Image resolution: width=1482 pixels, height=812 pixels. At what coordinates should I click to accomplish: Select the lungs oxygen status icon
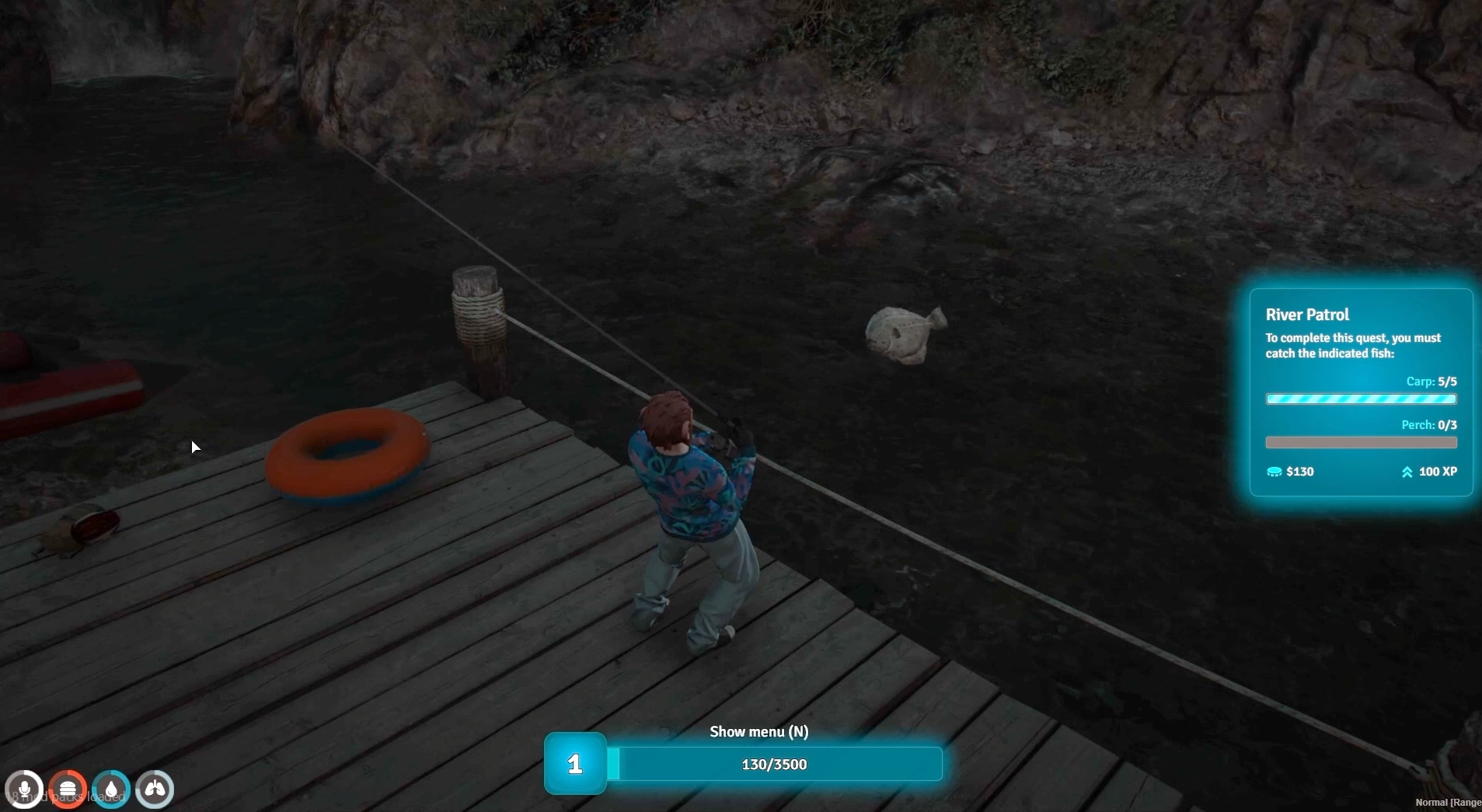pos(155,789)
